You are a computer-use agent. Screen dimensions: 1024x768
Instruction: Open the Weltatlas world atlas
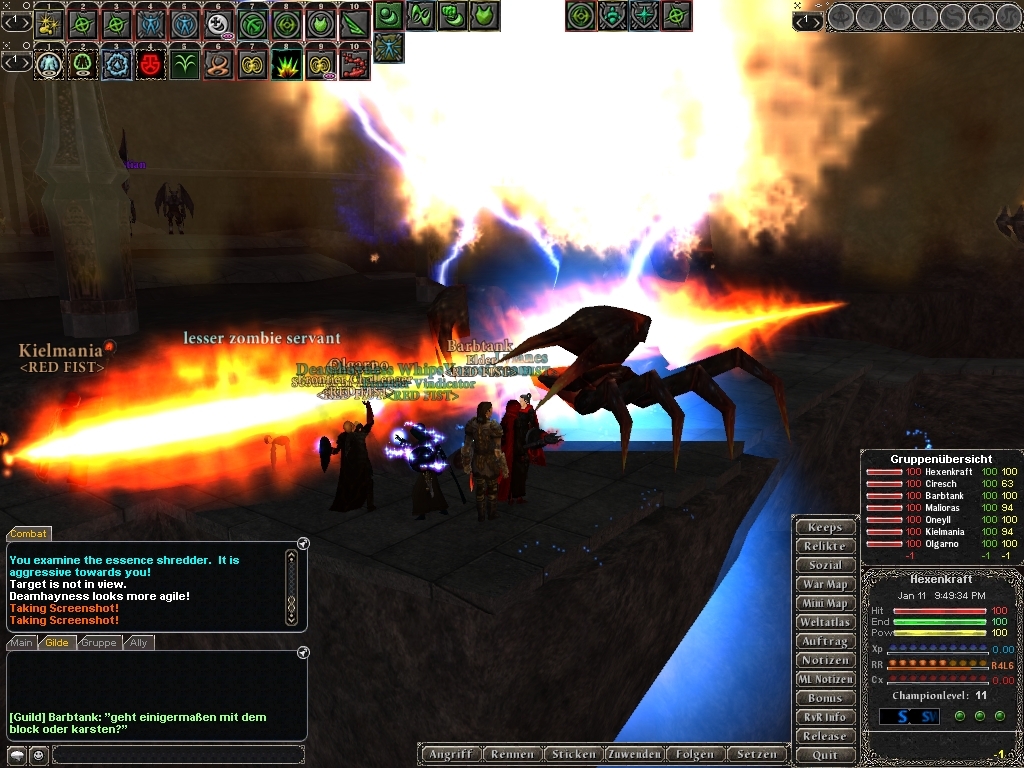[825, 622]
